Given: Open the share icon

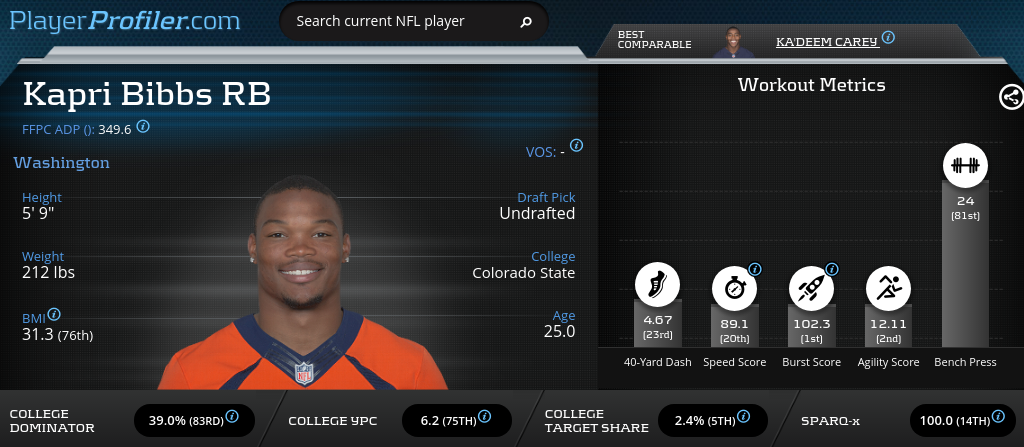Looking at the screenshot, I should coord(1010,97).
